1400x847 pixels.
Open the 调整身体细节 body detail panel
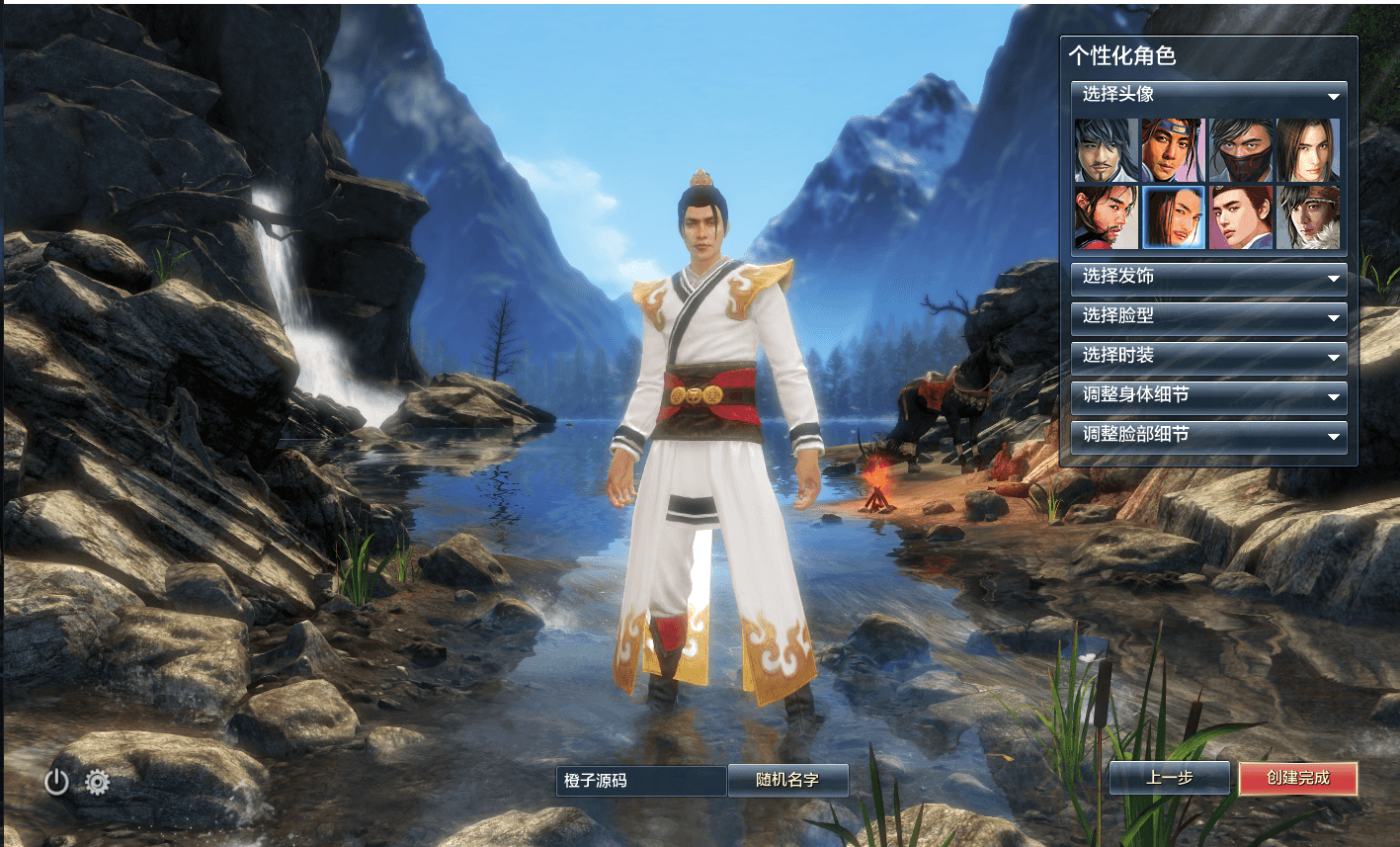[1207, 397]
